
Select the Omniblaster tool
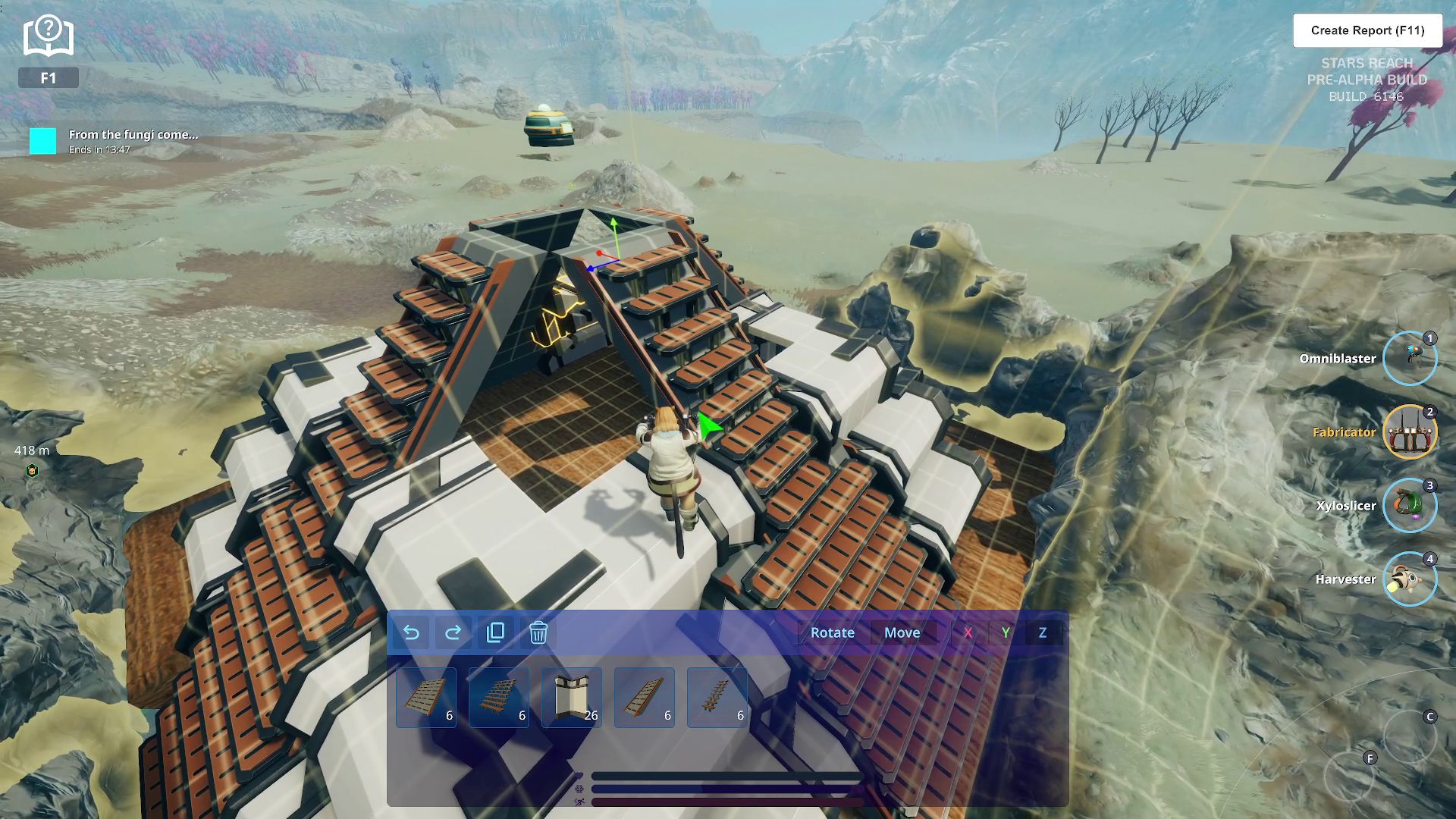click(1409, 359)
